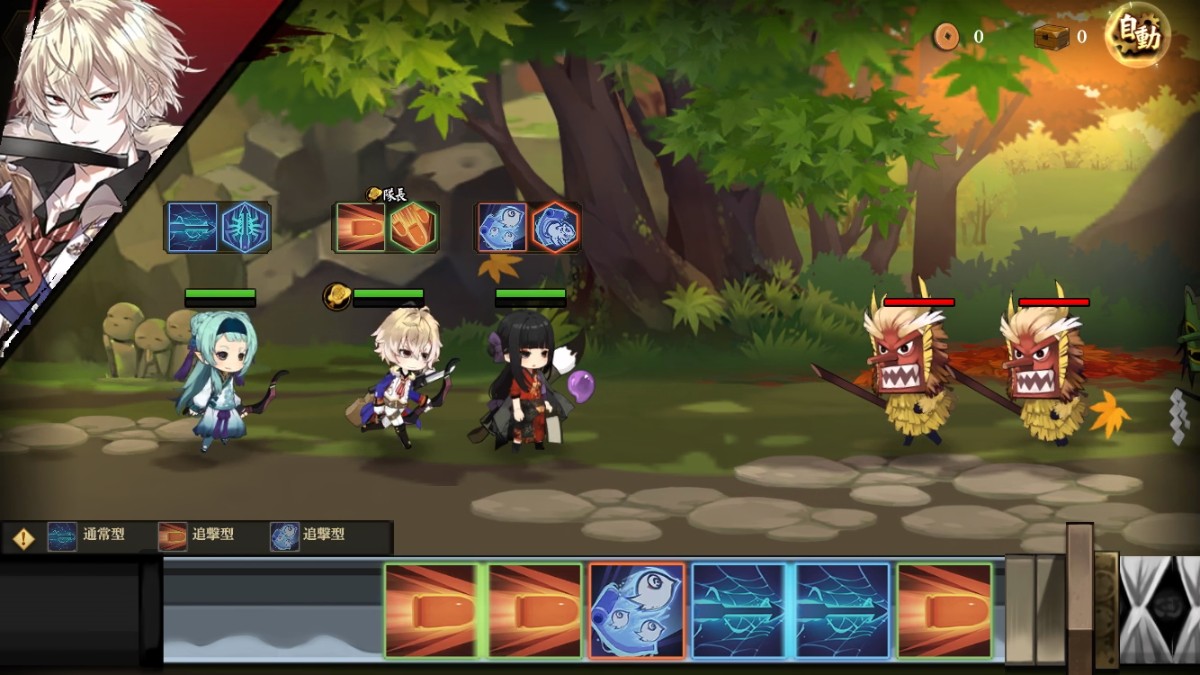Toggle the 自動 auto-battle button
The image size is (1200, 675).
click(1137, 36)
